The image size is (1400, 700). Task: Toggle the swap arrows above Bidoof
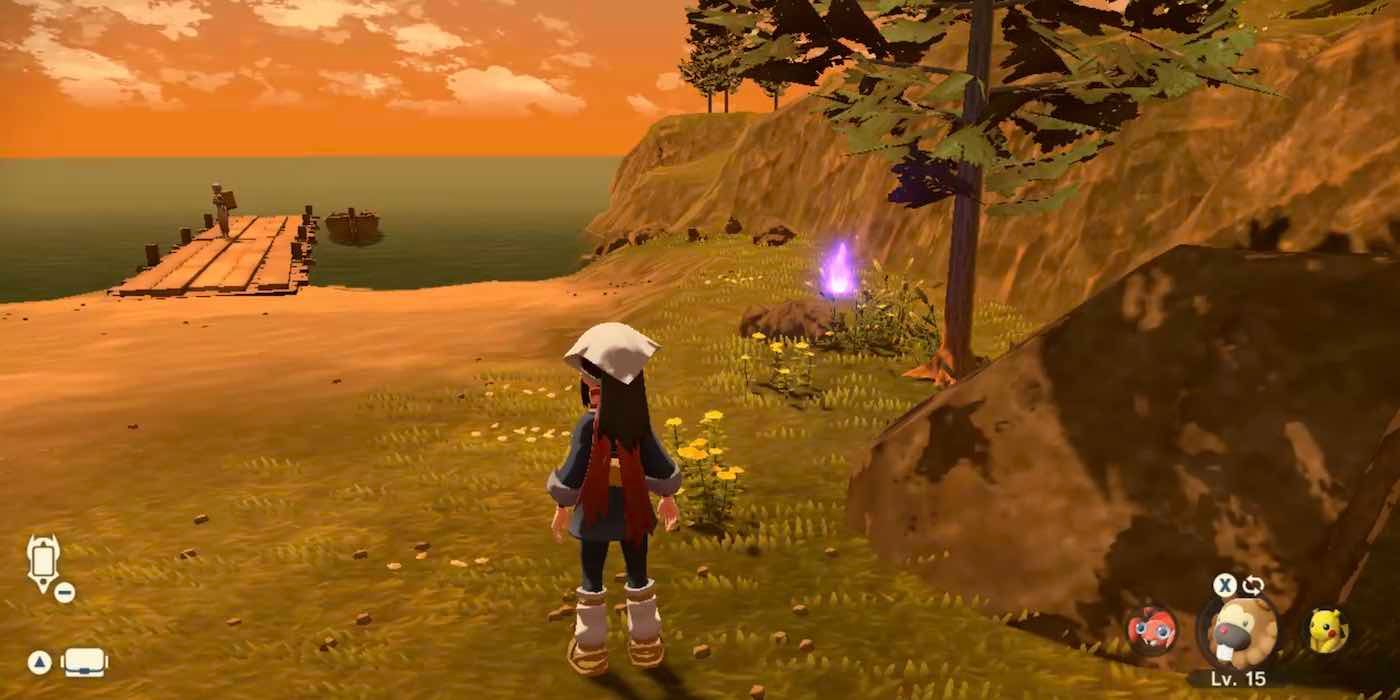tap(1253, 586)
